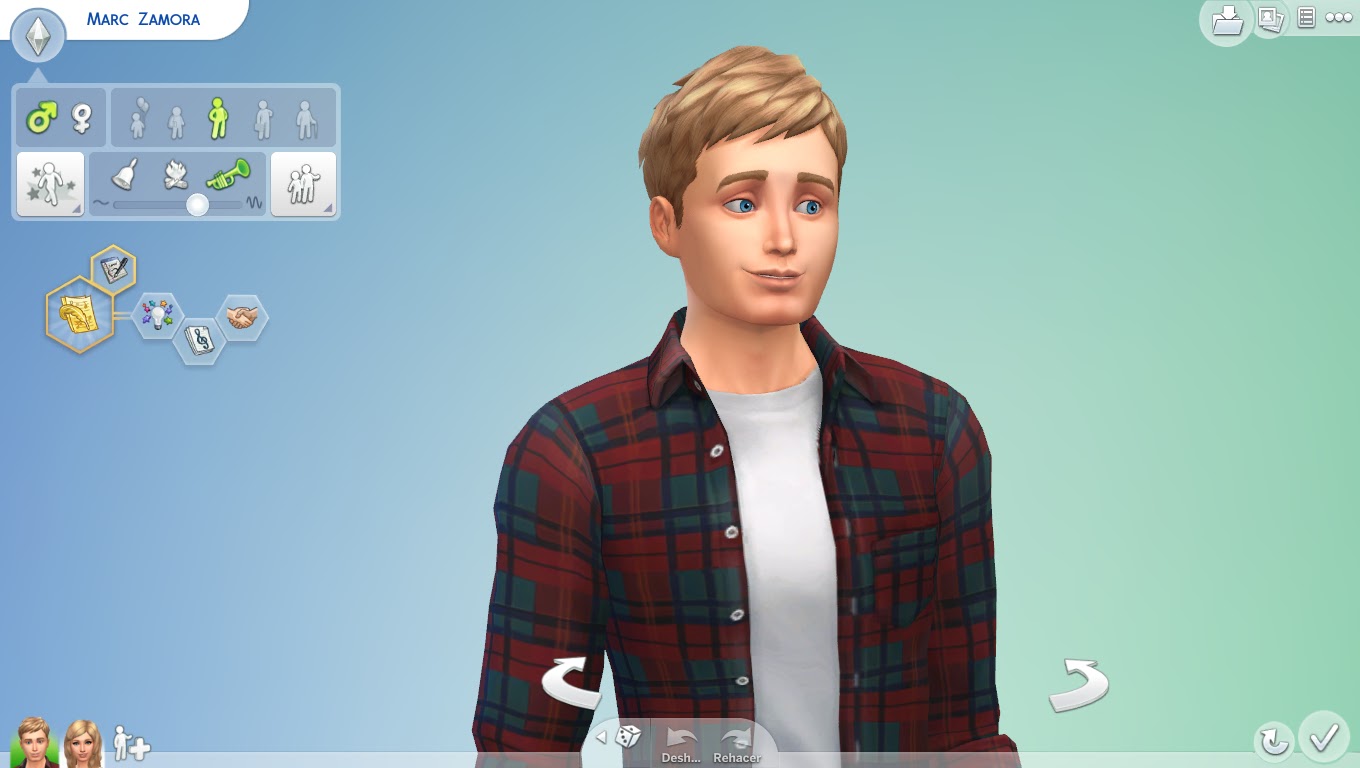Open the Gallery library folder icon

click(1226, 19)
